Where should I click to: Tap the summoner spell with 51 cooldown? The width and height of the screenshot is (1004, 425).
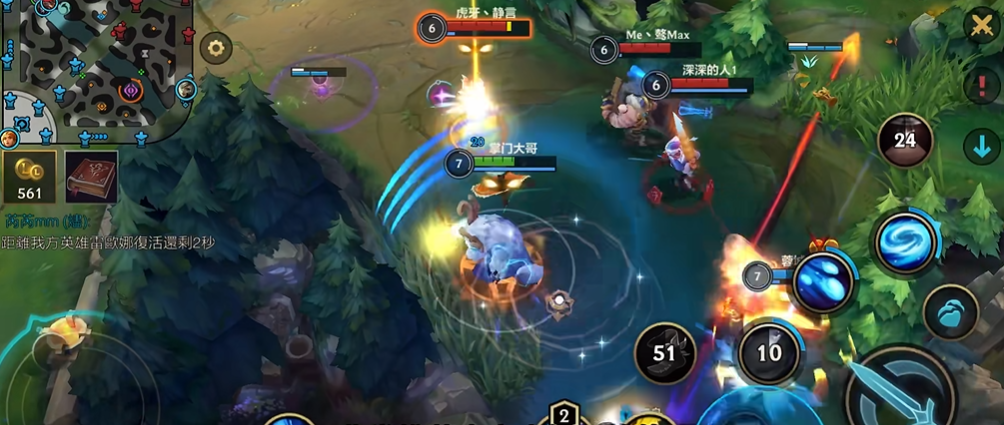click(665, 352)
